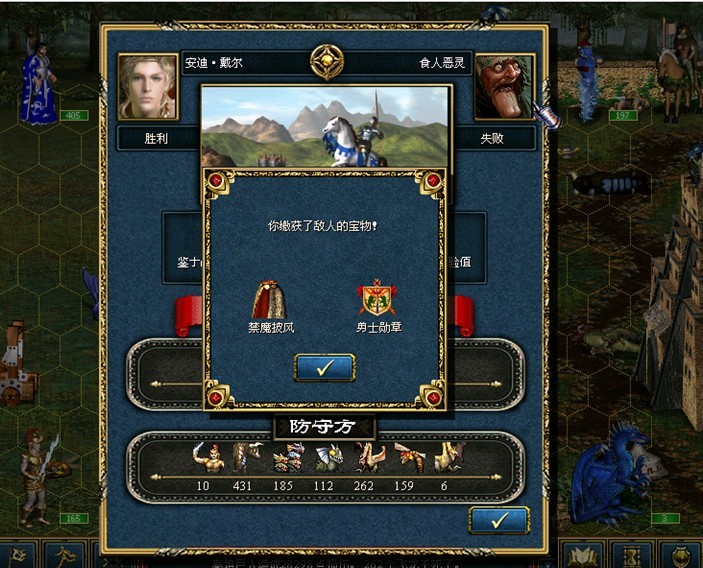
Task: Confirm the captured artifacts popup
Action: 324,367
